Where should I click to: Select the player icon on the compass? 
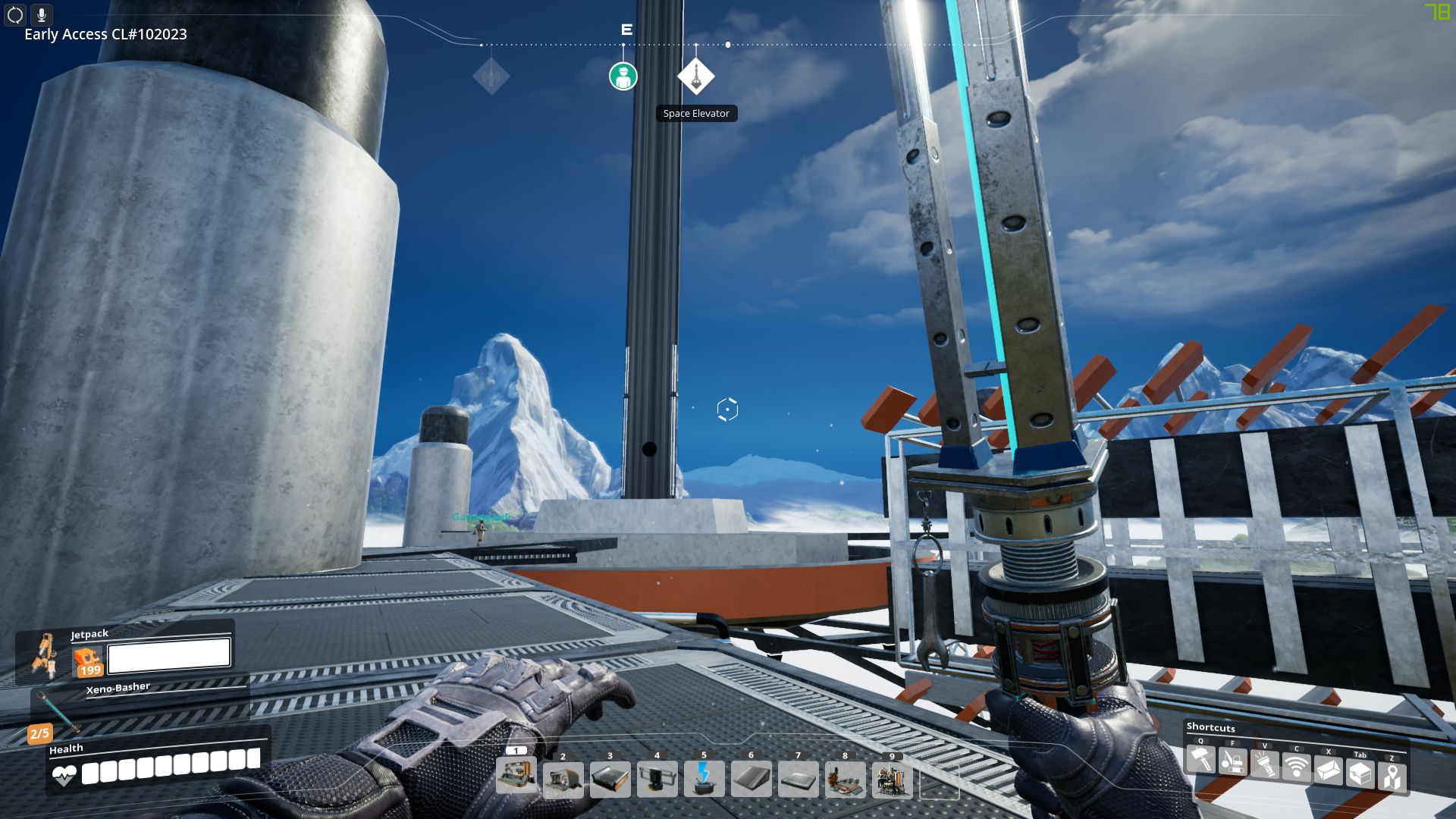pyautogui.click(x=623, y=77)
